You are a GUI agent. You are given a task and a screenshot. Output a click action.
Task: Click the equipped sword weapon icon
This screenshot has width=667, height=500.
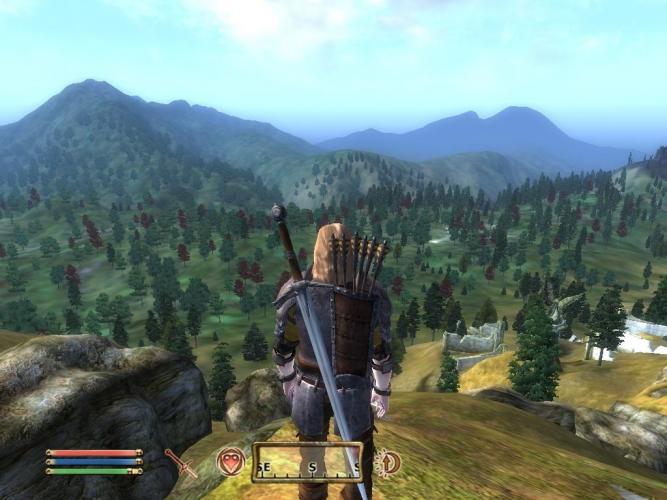coord(181,462)
